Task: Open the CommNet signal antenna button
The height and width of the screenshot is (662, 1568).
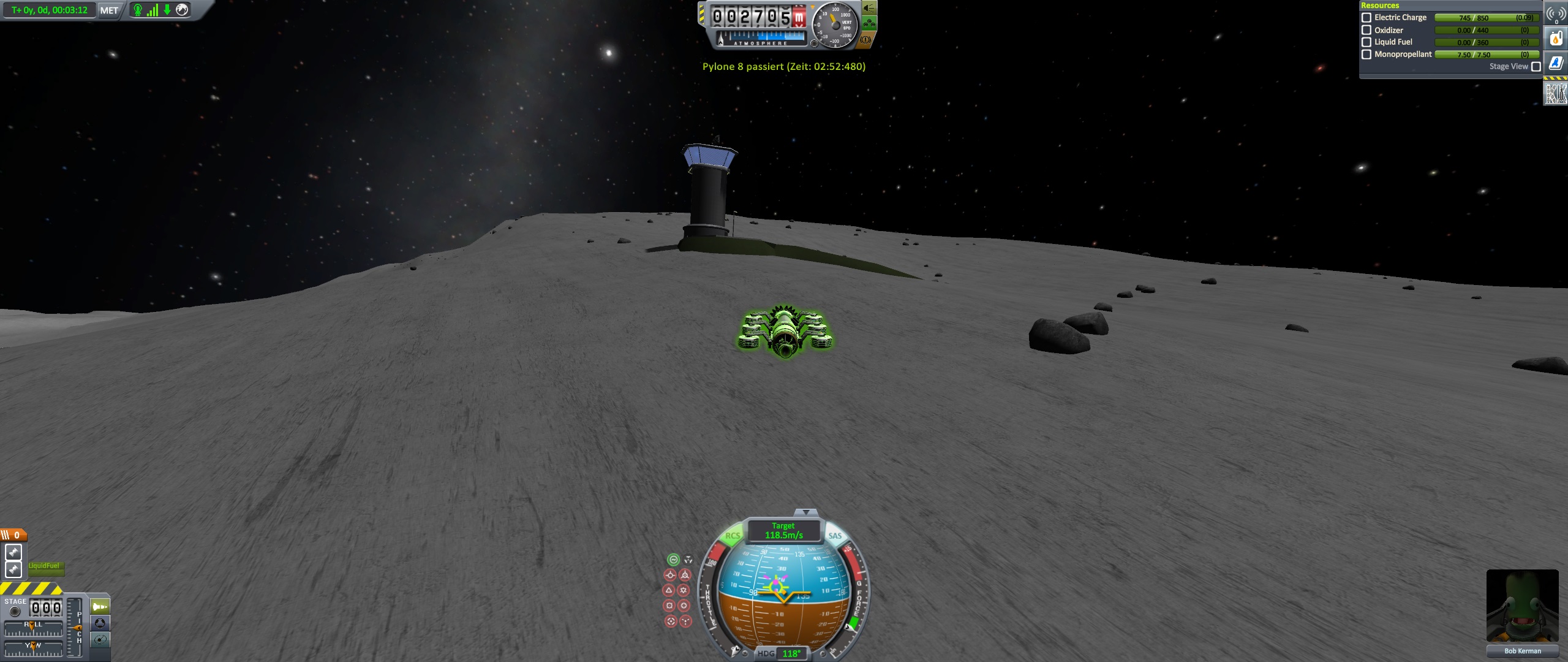Action: 1556,13
